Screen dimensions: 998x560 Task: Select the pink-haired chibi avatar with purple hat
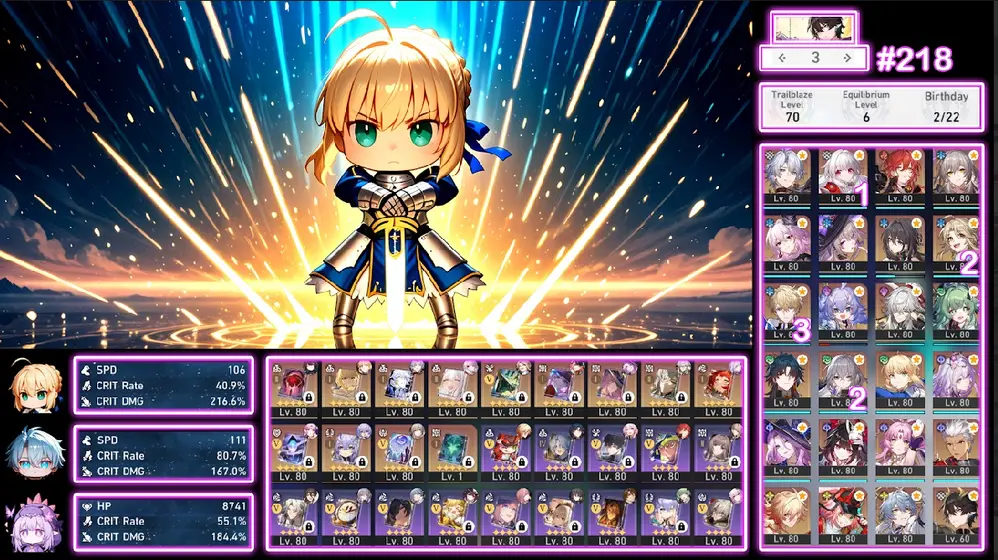[x=36, y=522]
